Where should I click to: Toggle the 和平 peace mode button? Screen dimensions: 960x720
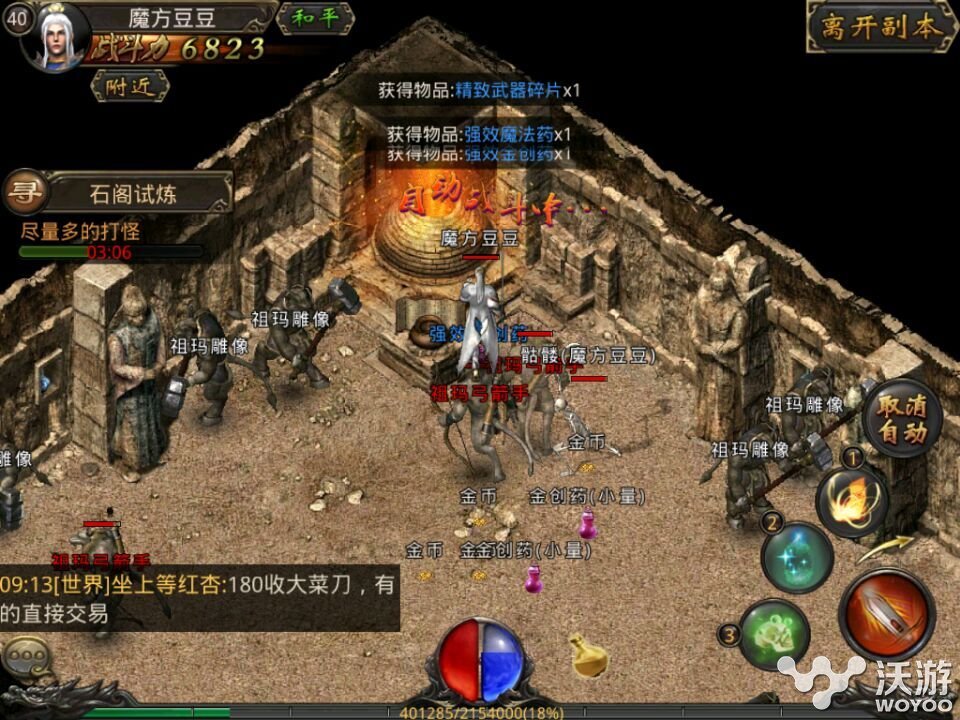pyautogui.click(x=315, y=19)
